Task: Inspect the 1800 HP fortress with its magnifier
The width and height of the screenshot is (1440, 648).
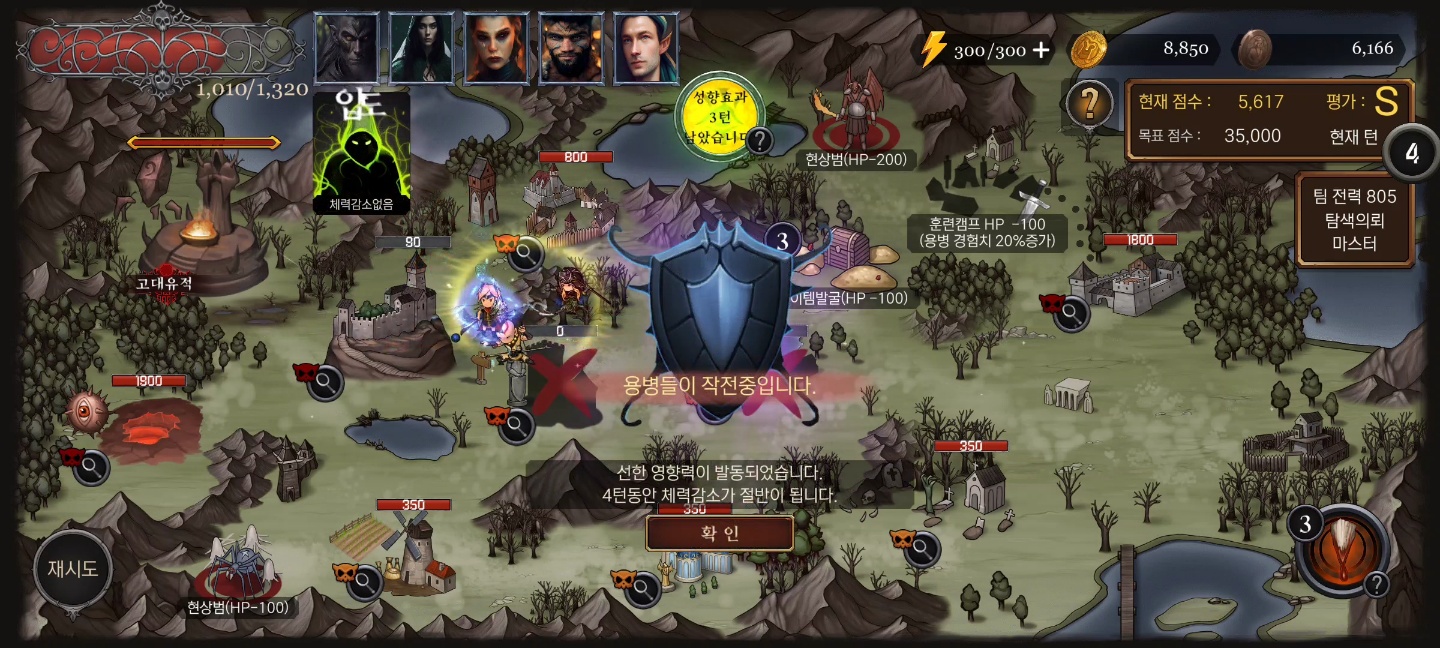Action: coord(1074,314)
